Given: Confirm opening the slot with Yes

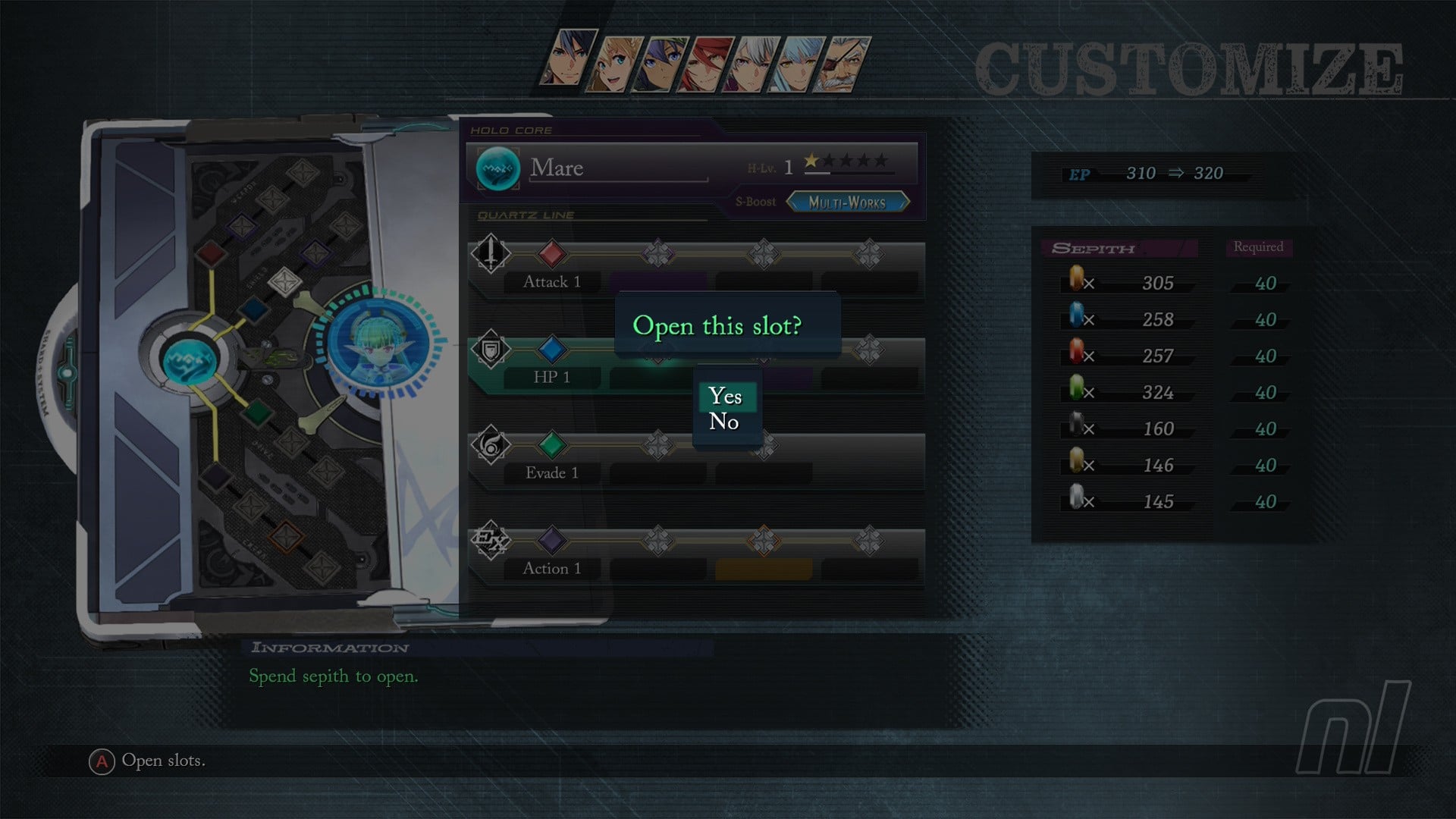Looking at the screenshot, I should point(726,396).
